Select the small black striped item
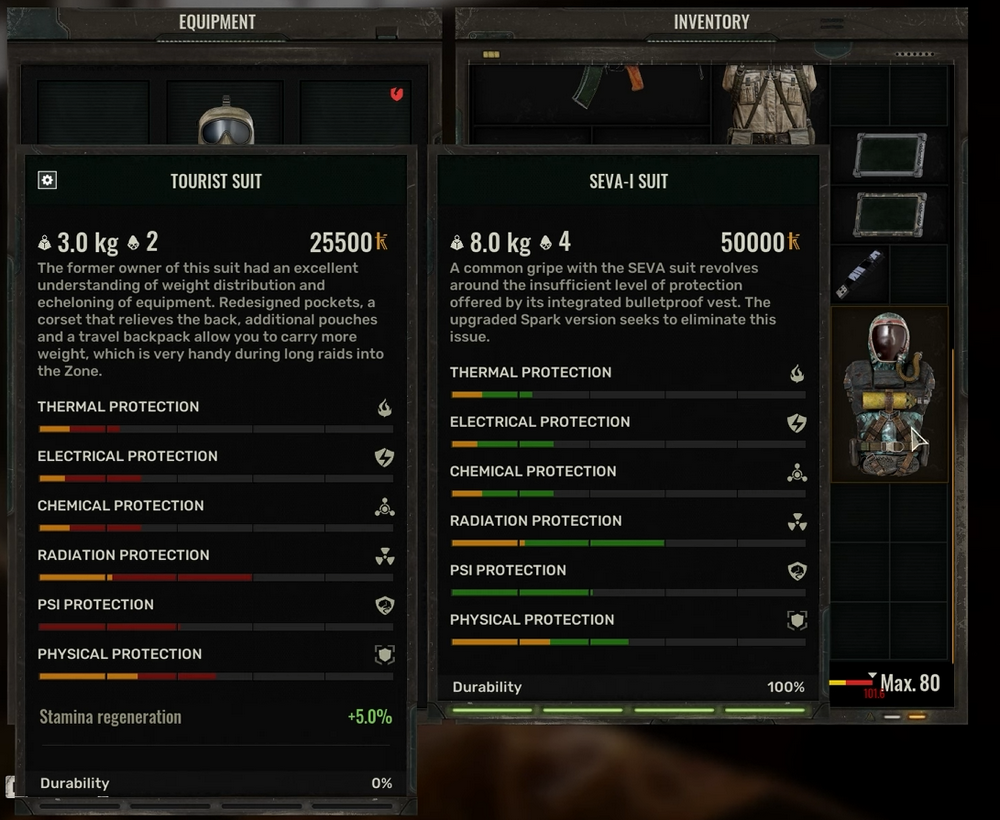Screen dimensions: 1000x820 tap(859, 274)
